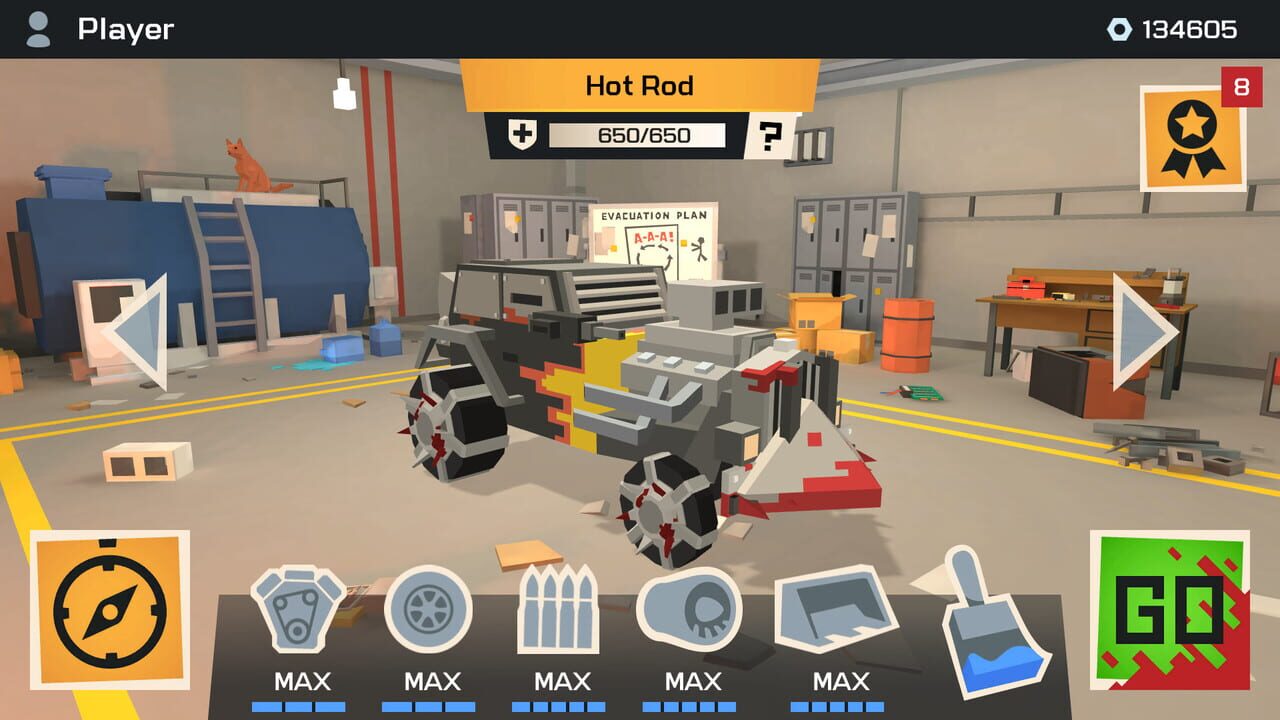Click the player profile avatar
1280x720 pixels.
[38, 29]
